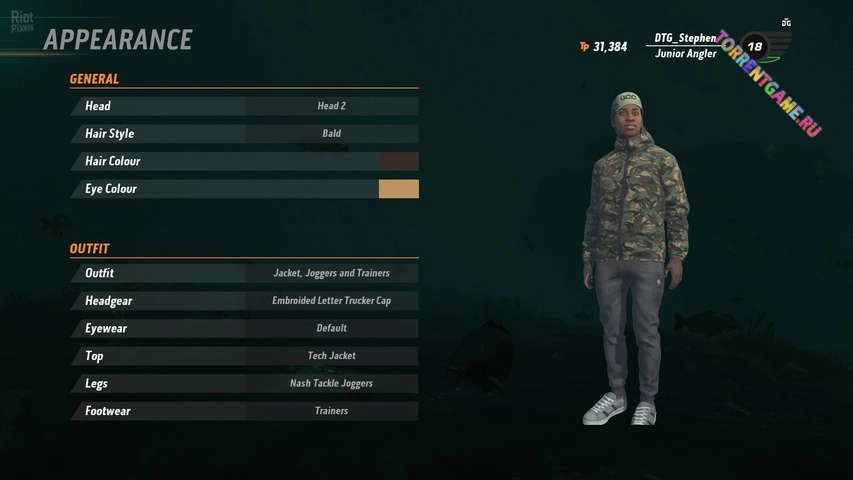Image resolution: width=853 pixels, height=480 pixels.
Task: Change the Hair Style setting
Action: coord(244,133)
